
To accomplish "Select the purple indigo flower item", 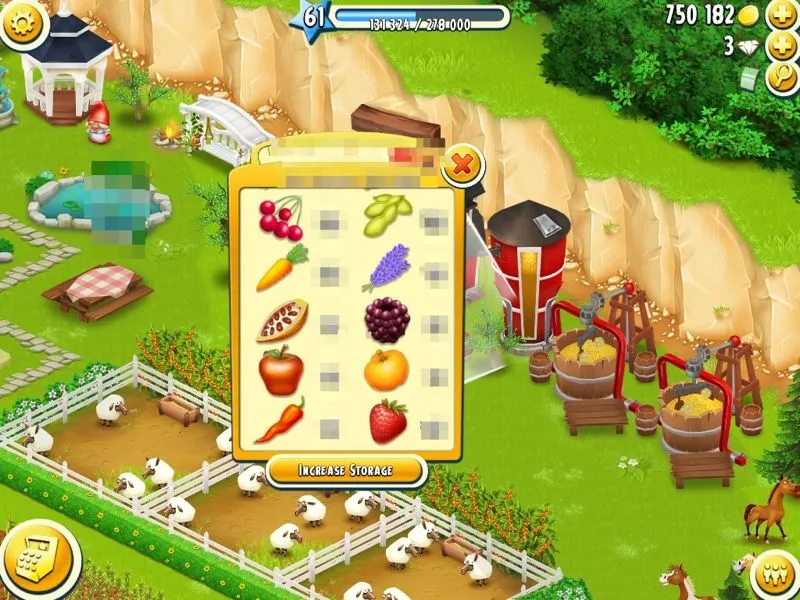I will pos(386,268).
